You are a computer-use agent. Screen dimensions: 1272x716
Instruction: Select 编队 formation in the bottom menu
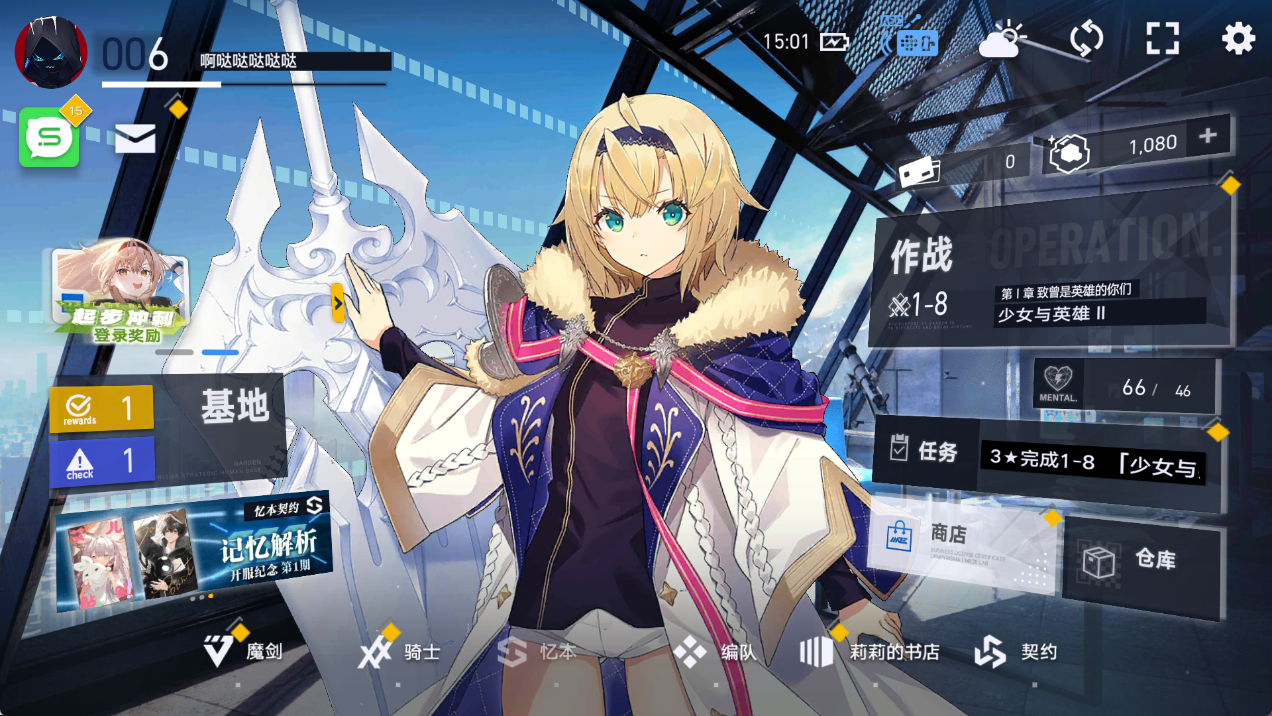(x=716, y=652)
